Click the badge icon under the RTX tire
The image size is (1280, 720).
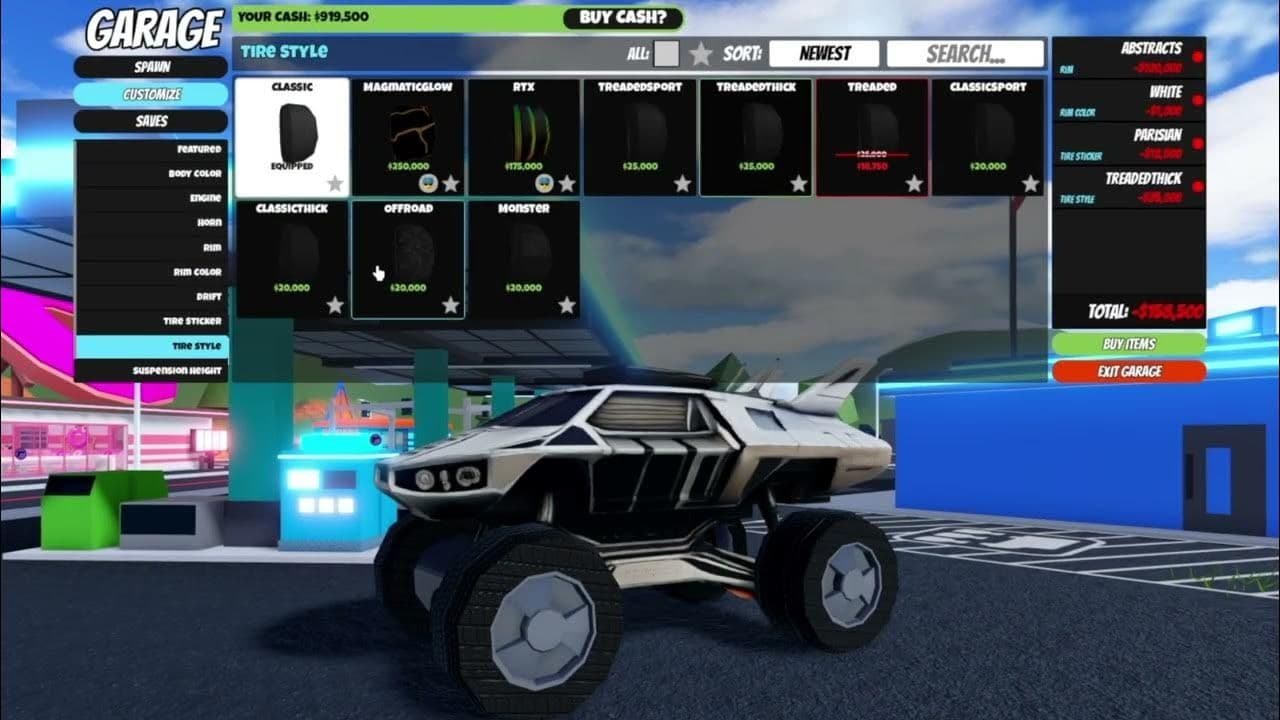point(543,183)
